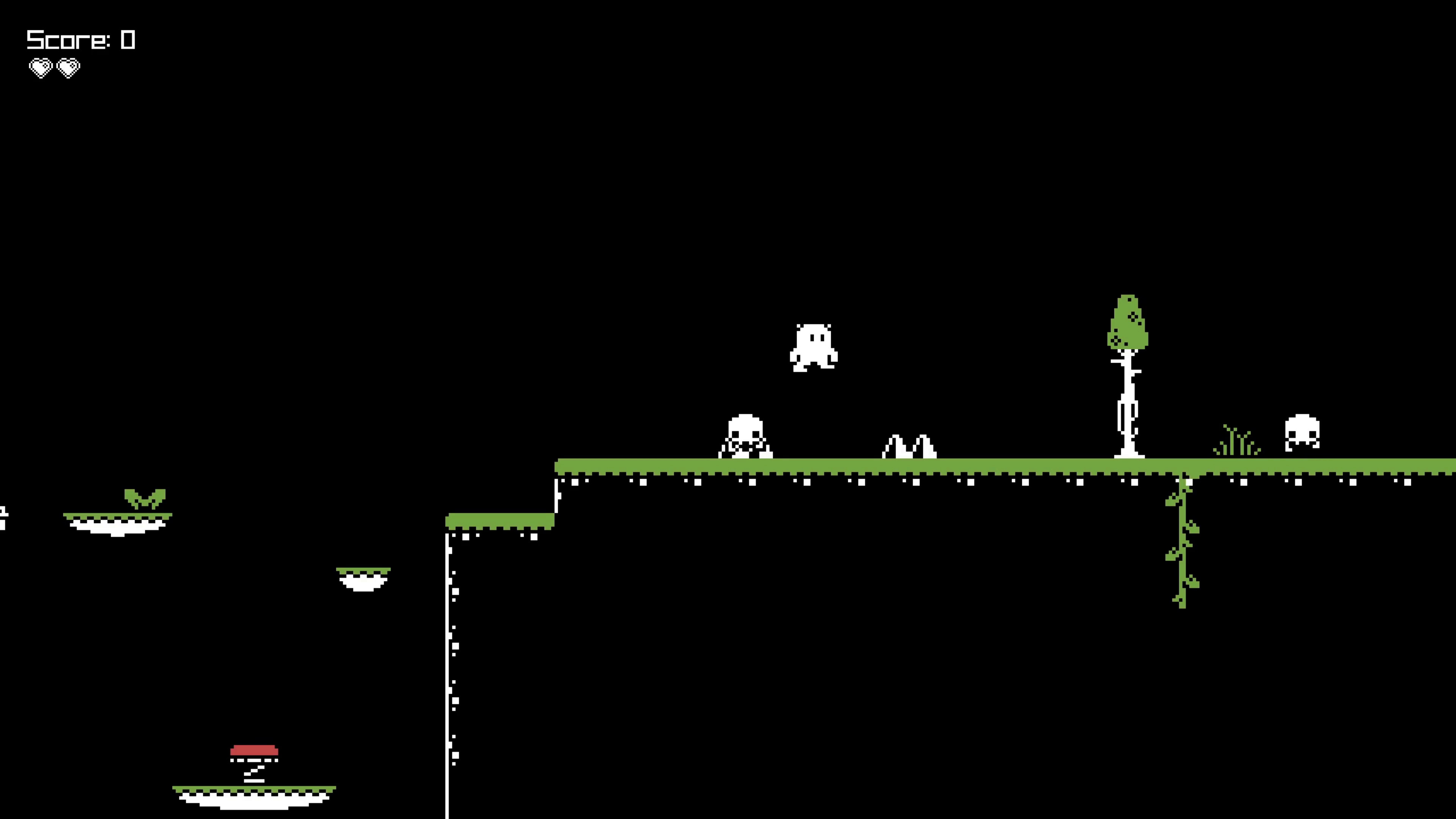Toggle the second heart in the health display
Image resolution: width=1456 pixels, height=819 pixels.
tap(68, 68)
